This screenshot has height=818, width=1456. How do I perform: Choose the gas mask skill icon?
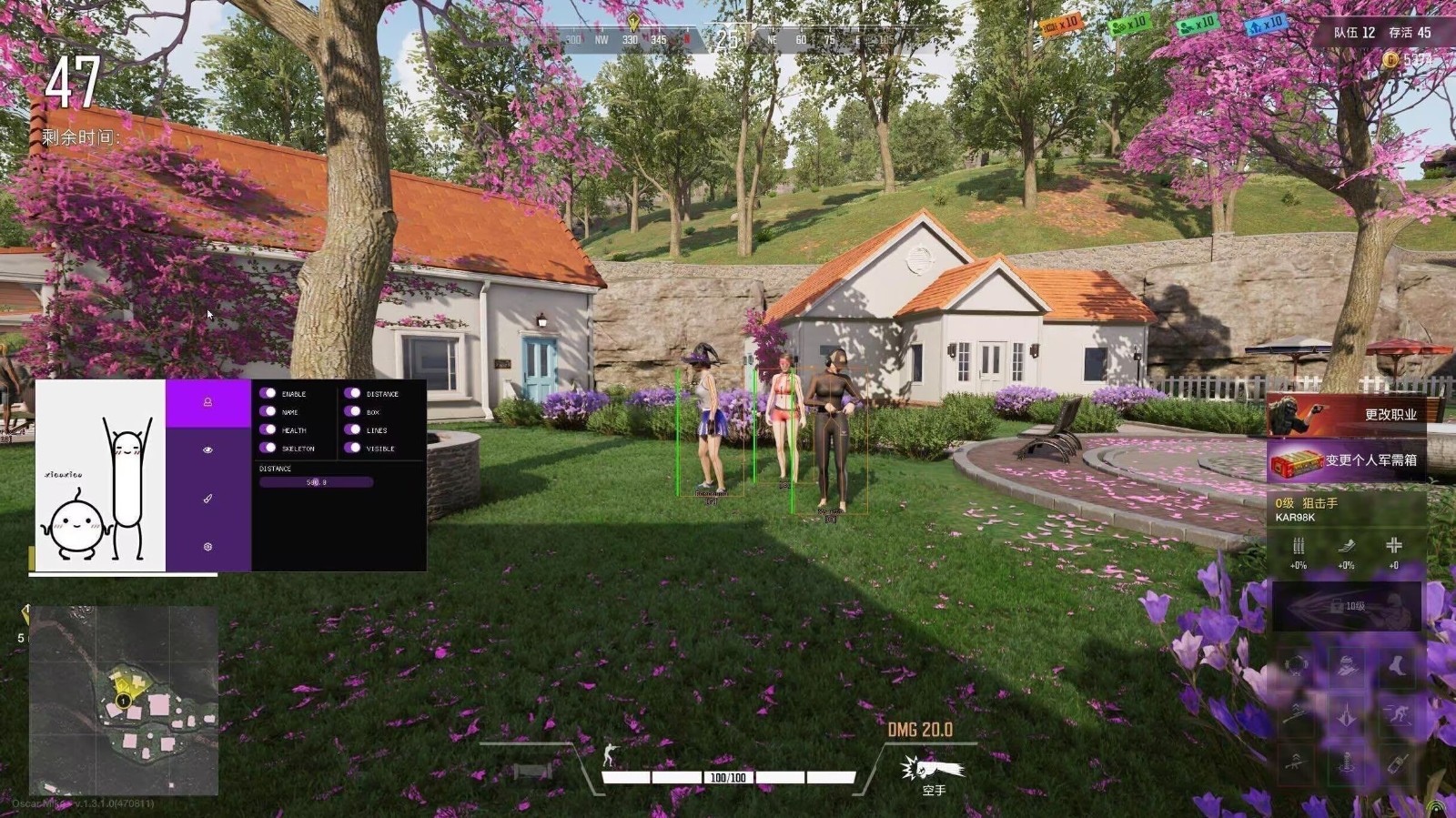[x=1298, y=666]
